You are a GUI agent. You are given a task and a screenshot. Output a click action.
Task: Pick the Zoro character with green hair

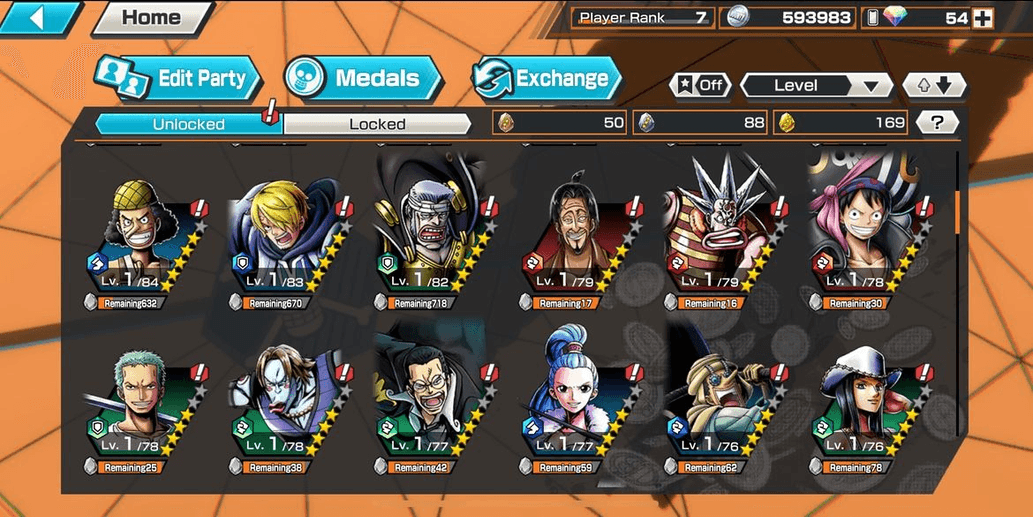(x=142, y=400)
